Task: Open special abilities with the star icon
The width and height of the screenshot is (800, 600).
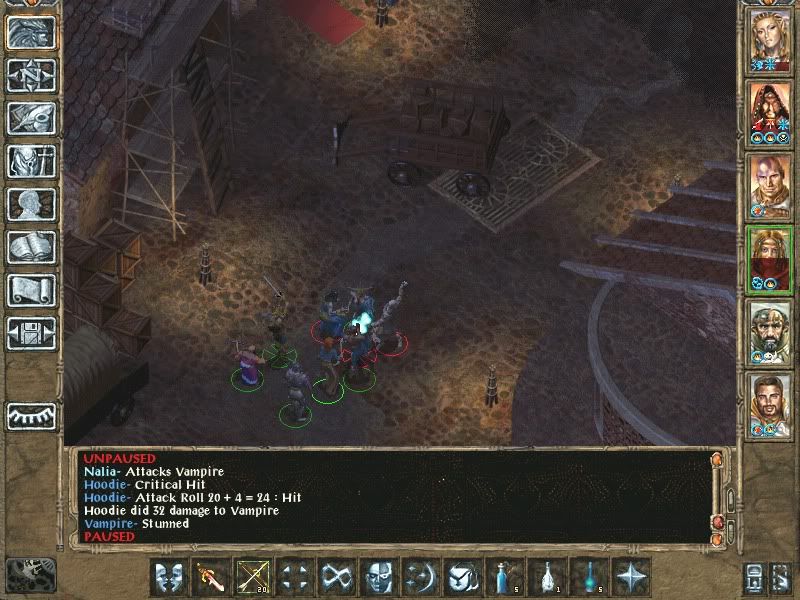Action: click(x=632, y=577)
